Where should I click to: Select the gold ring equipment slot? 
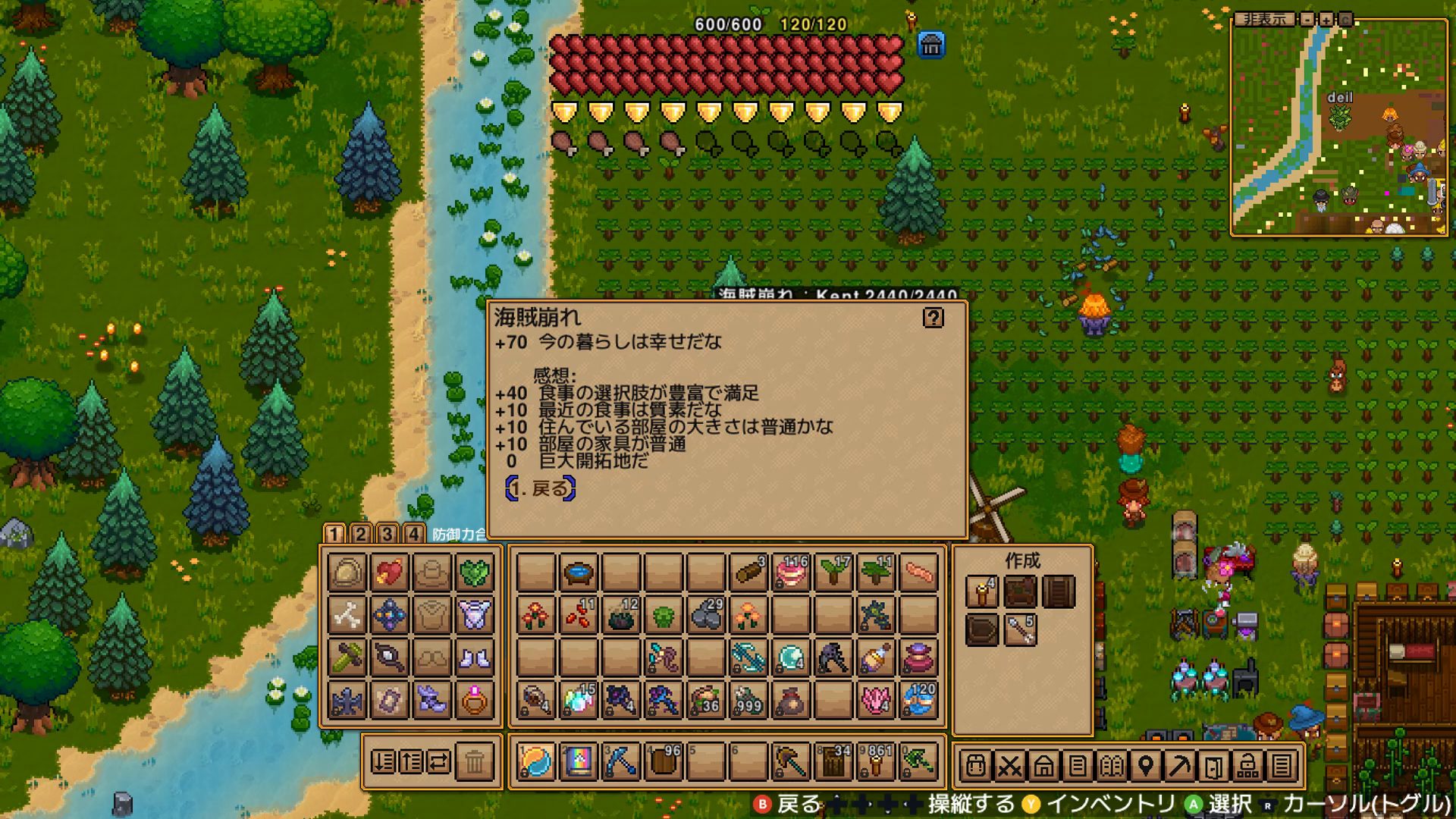click(x=475, y=700)
